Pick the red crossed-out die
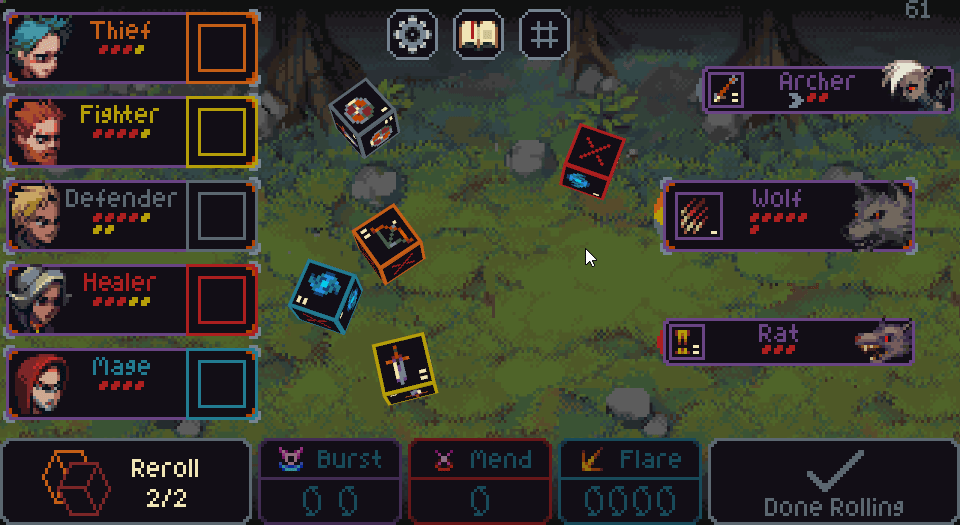This screenshot has width=960, height=525. (593, 160)
